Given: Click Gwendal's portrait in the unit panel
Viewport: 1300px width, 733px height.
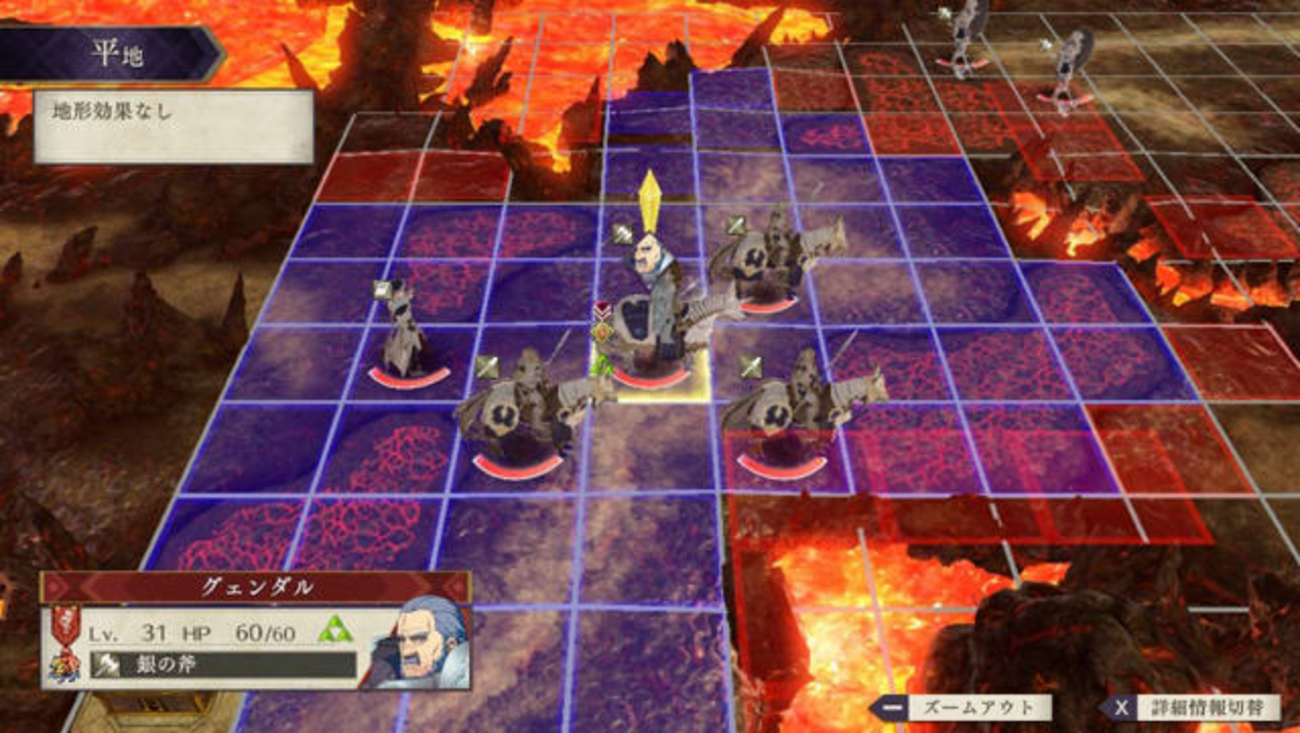Looking at the screenshot, I should coord(419,645).
